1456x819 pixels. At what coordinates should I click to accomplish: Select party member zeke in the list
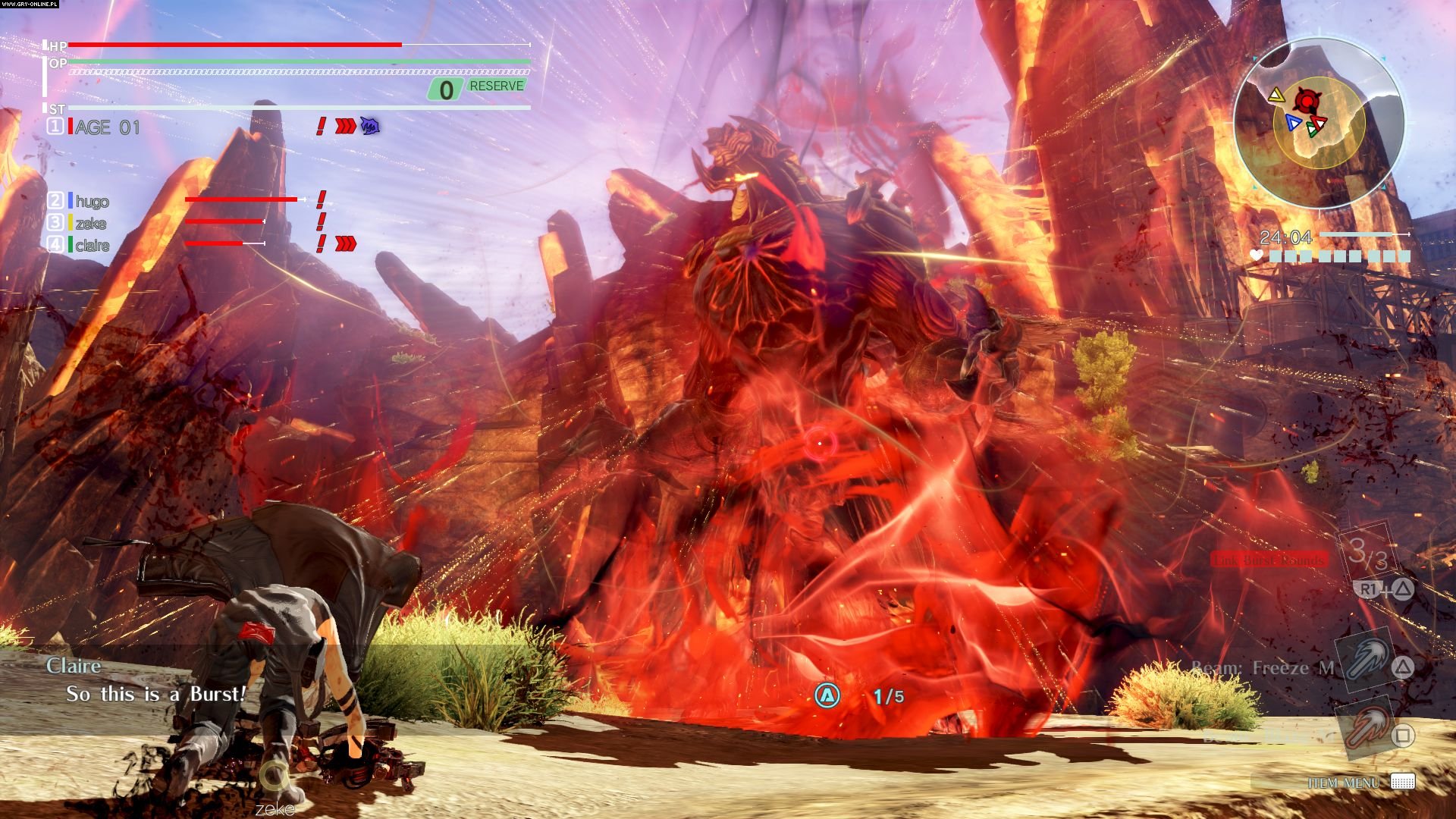tap(90, 223)
